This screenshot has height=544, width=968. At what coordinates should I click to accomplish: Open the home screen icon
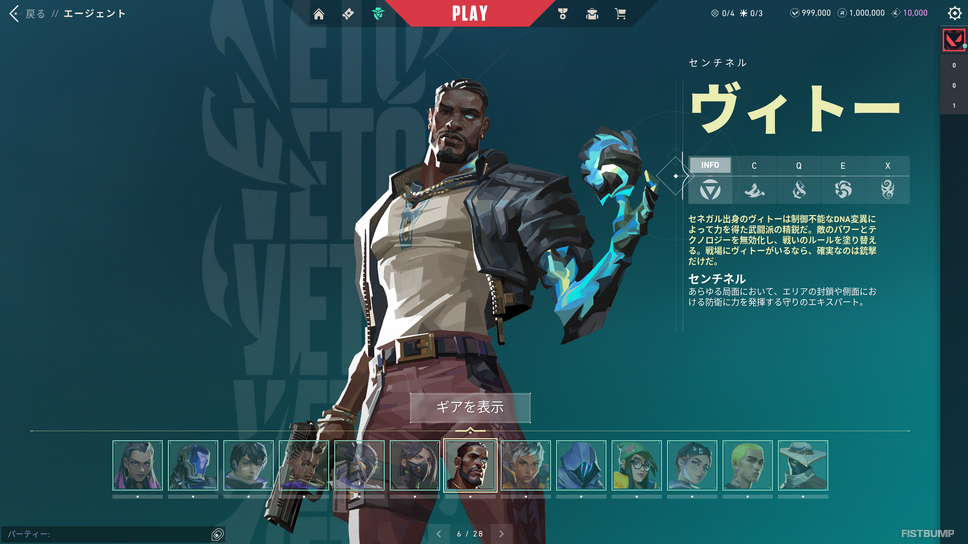(x=319, y=14)
